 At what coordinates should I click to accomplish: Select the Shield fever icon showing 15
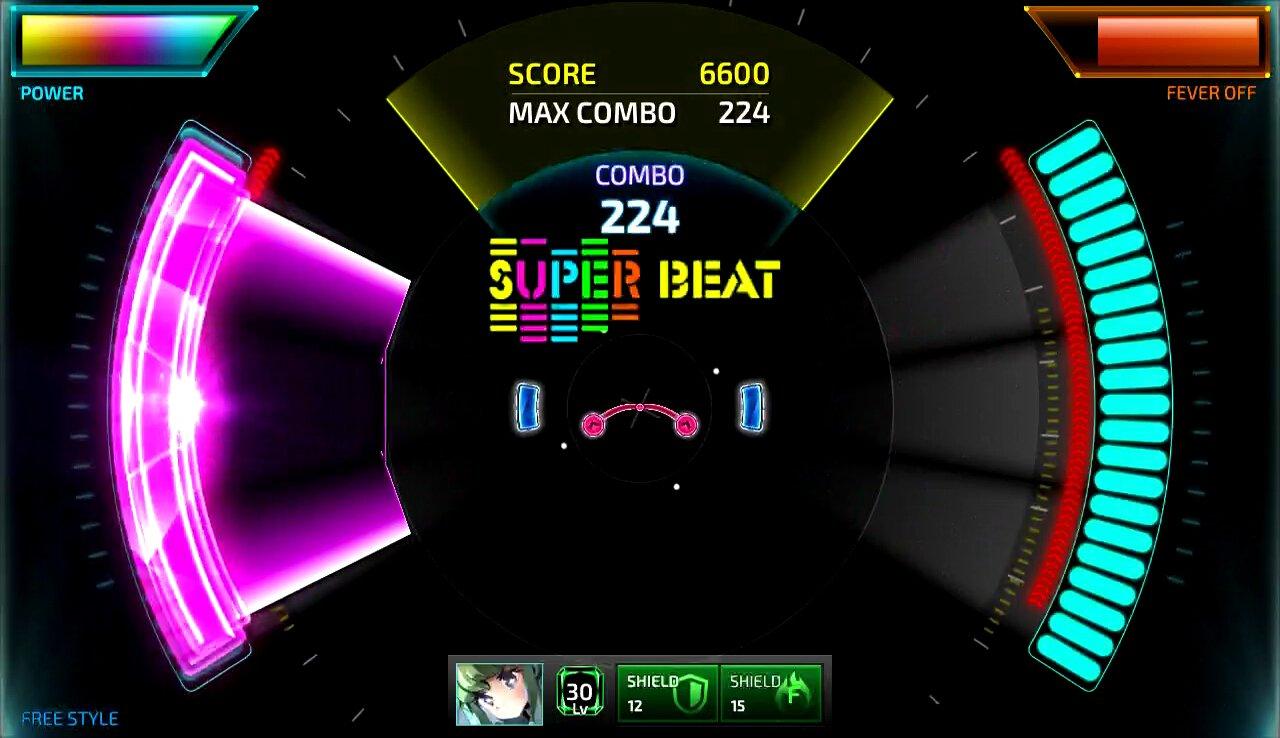click(770, 690)
